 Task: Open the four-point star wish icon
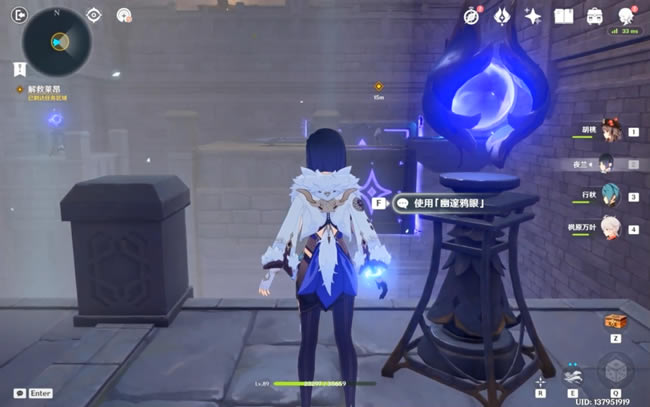pyautogui.click(x=533, y=15)
